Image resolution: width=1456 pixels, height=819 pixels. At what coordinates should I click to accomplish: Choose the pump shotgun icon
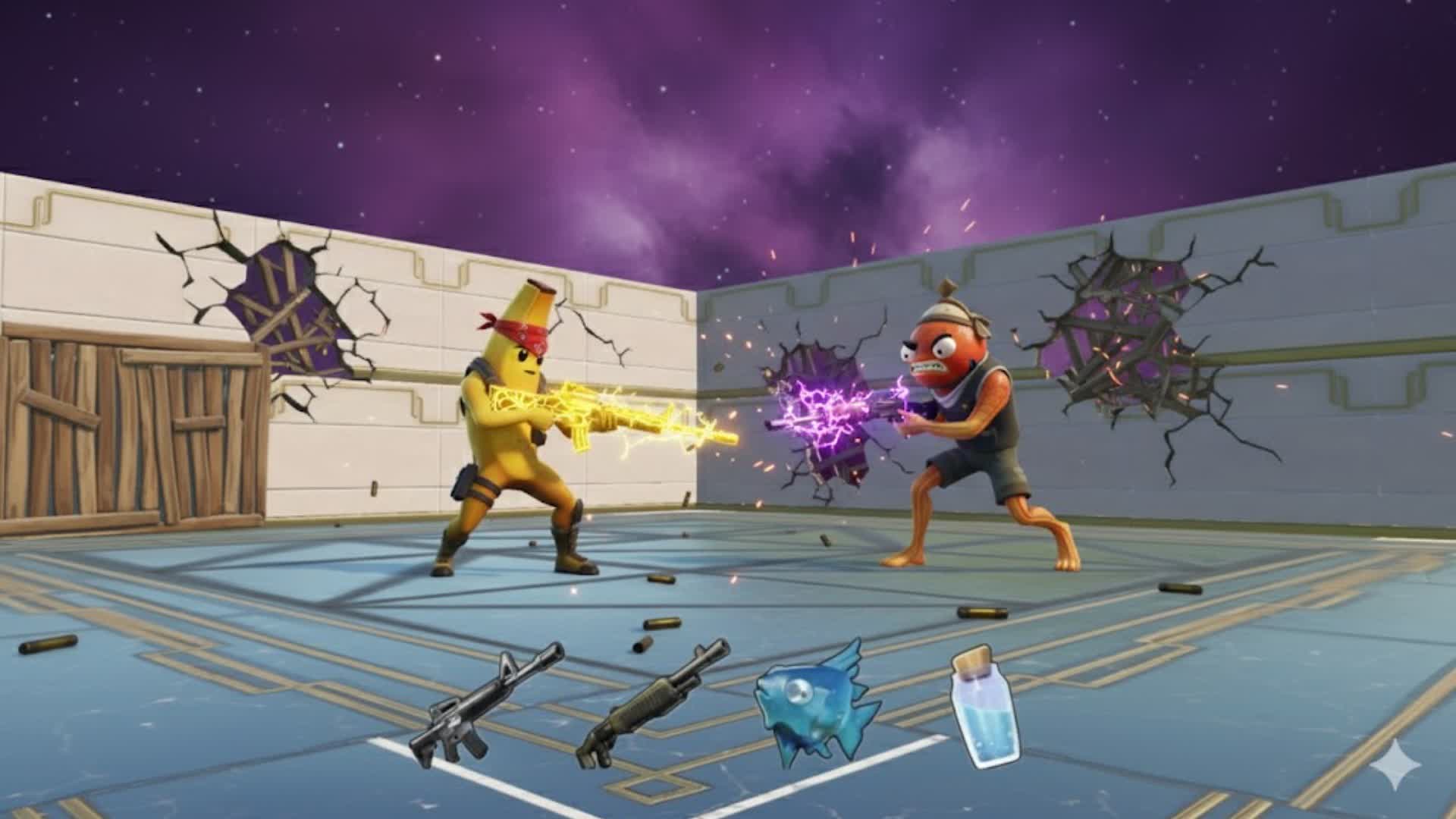click(x=651, y=705)
